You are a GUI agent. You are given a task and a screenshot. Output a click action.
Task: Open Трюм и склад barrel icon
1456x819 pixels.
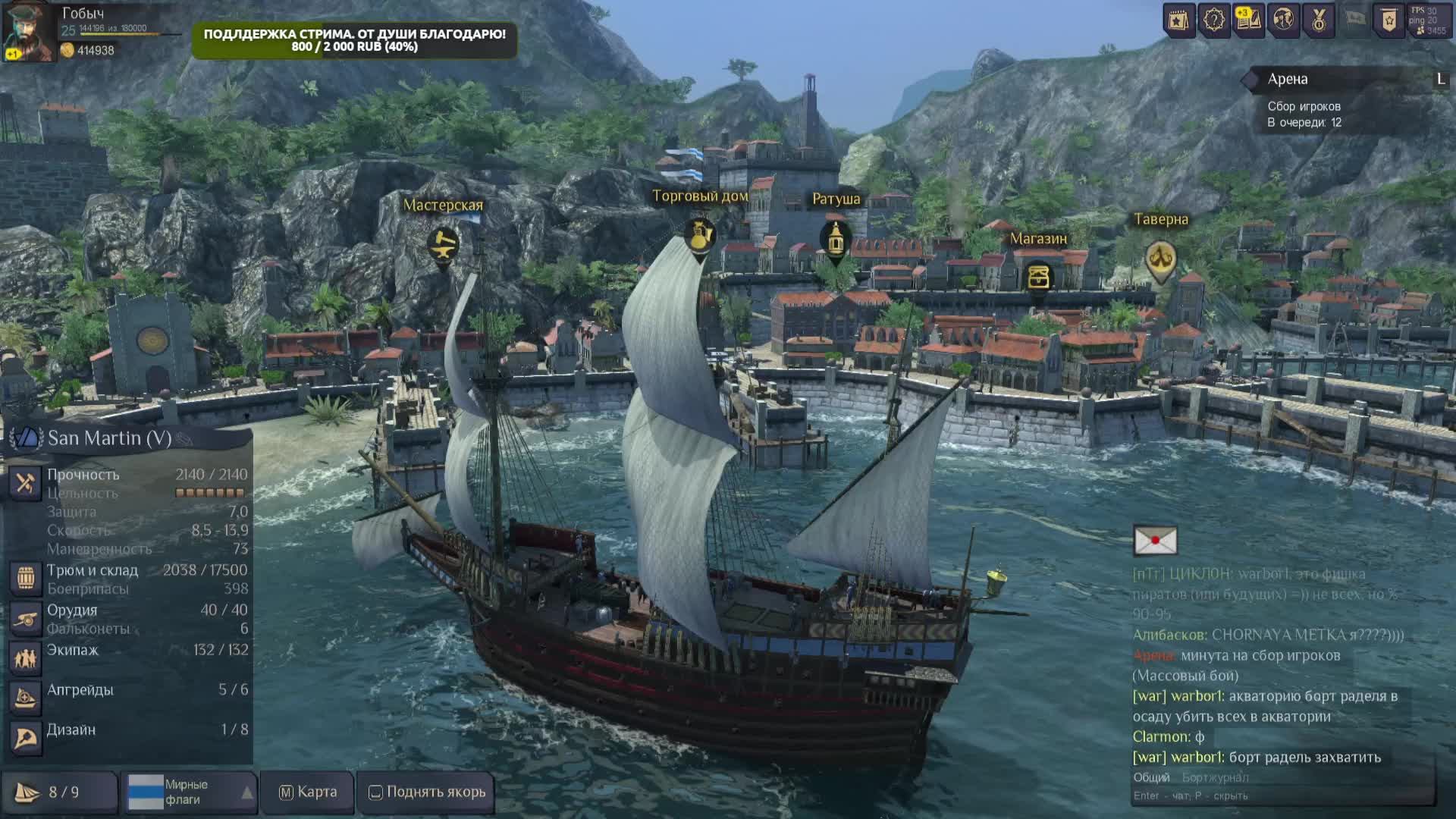click(x=25, y=579)
